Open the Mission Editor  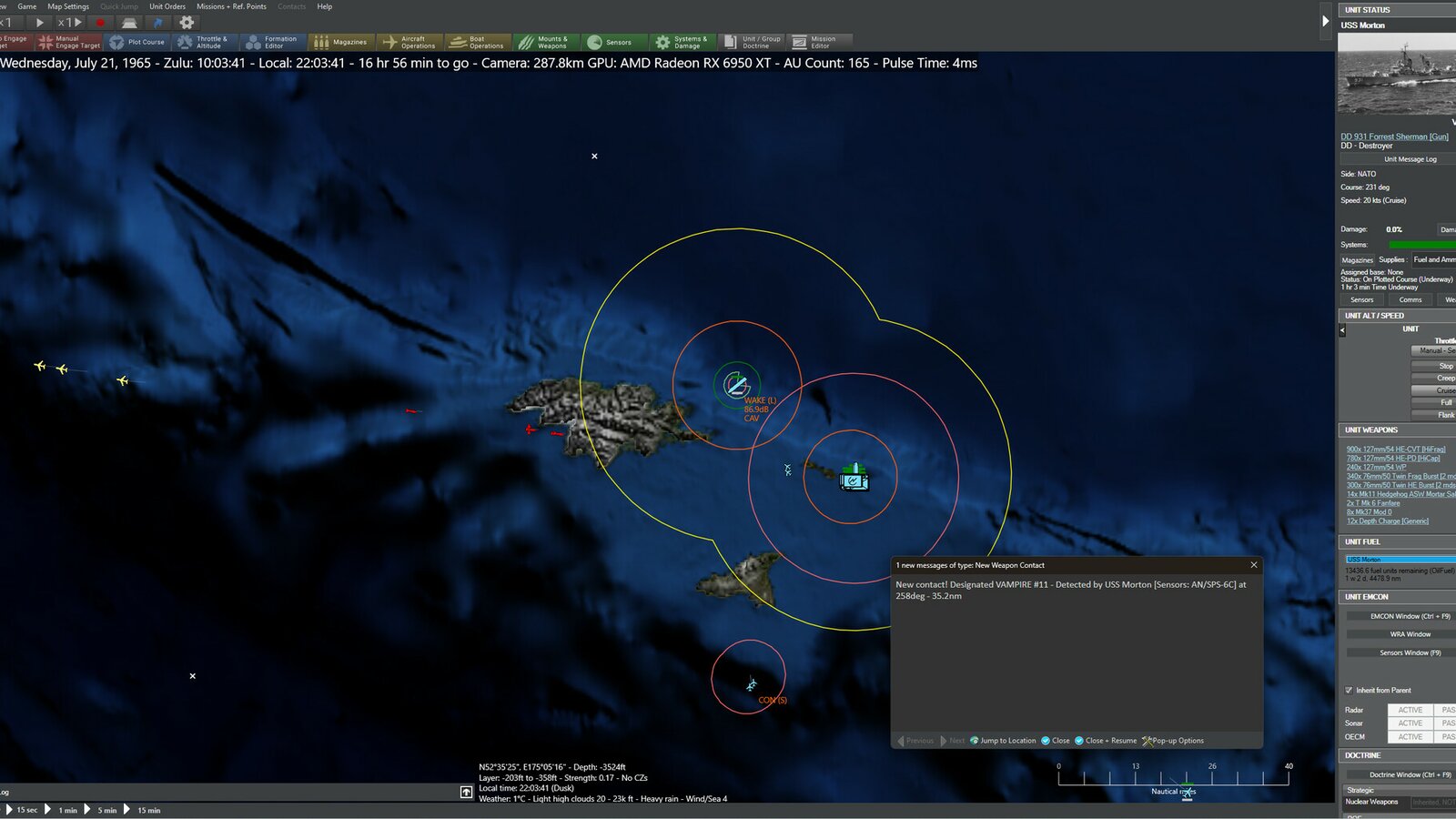tap(818, 41)
